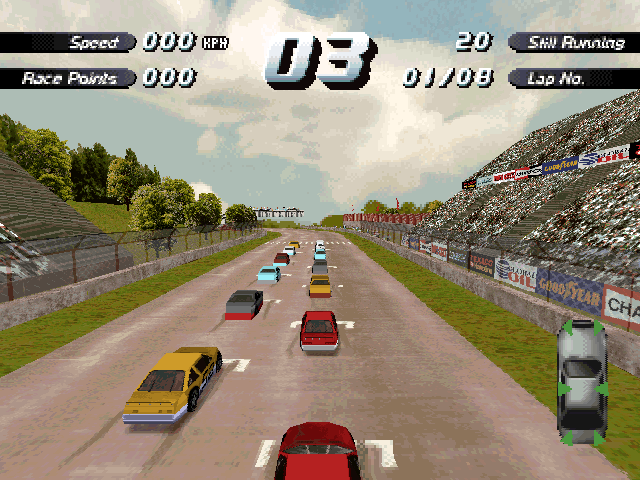Click the car damage status icon
The height and width of the screenshot is (482, 642).
(x=581, y=384)
